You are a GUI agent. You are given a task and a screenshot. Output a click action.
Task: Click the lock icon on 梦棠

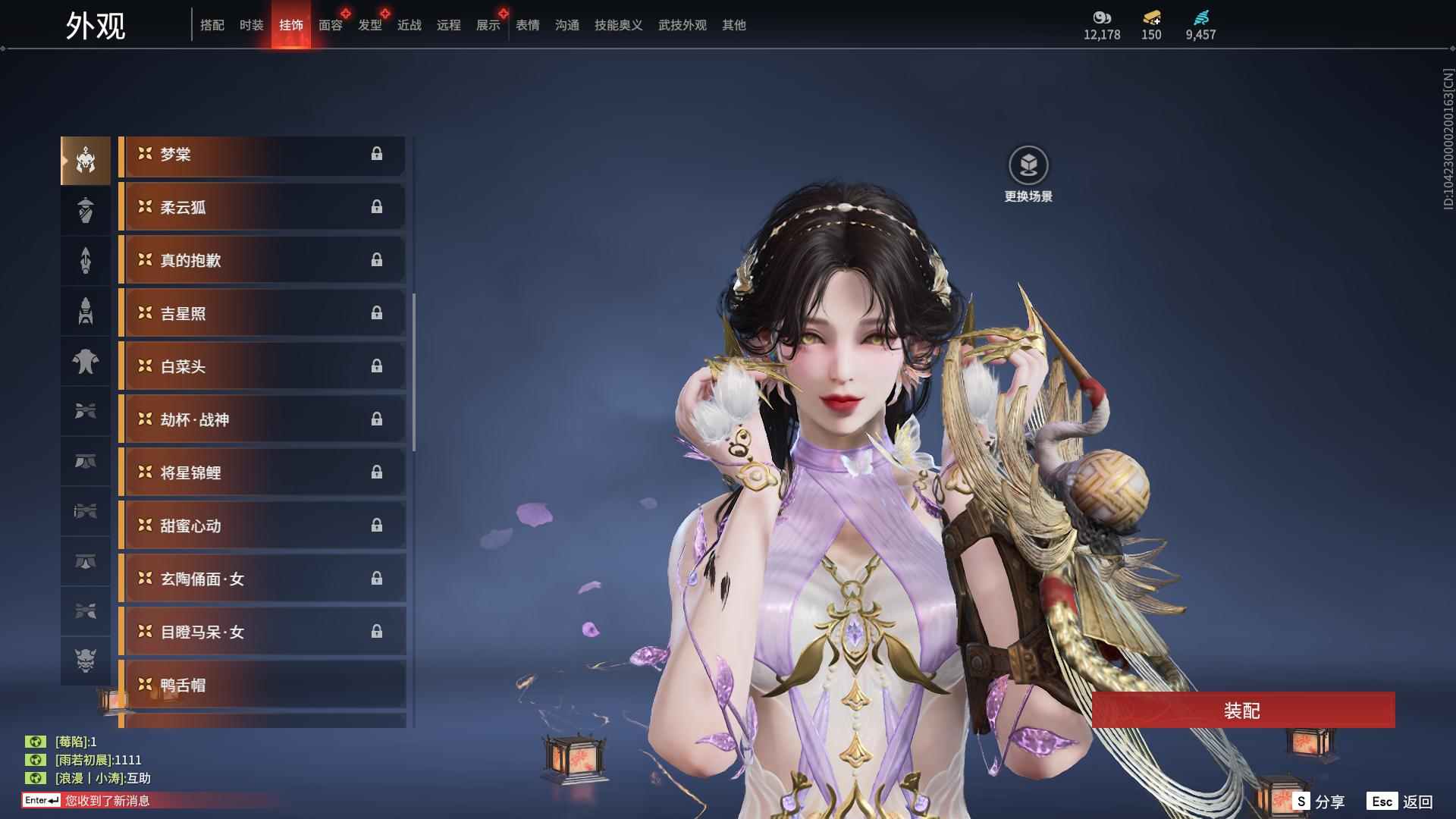click(x=377, y=154)
